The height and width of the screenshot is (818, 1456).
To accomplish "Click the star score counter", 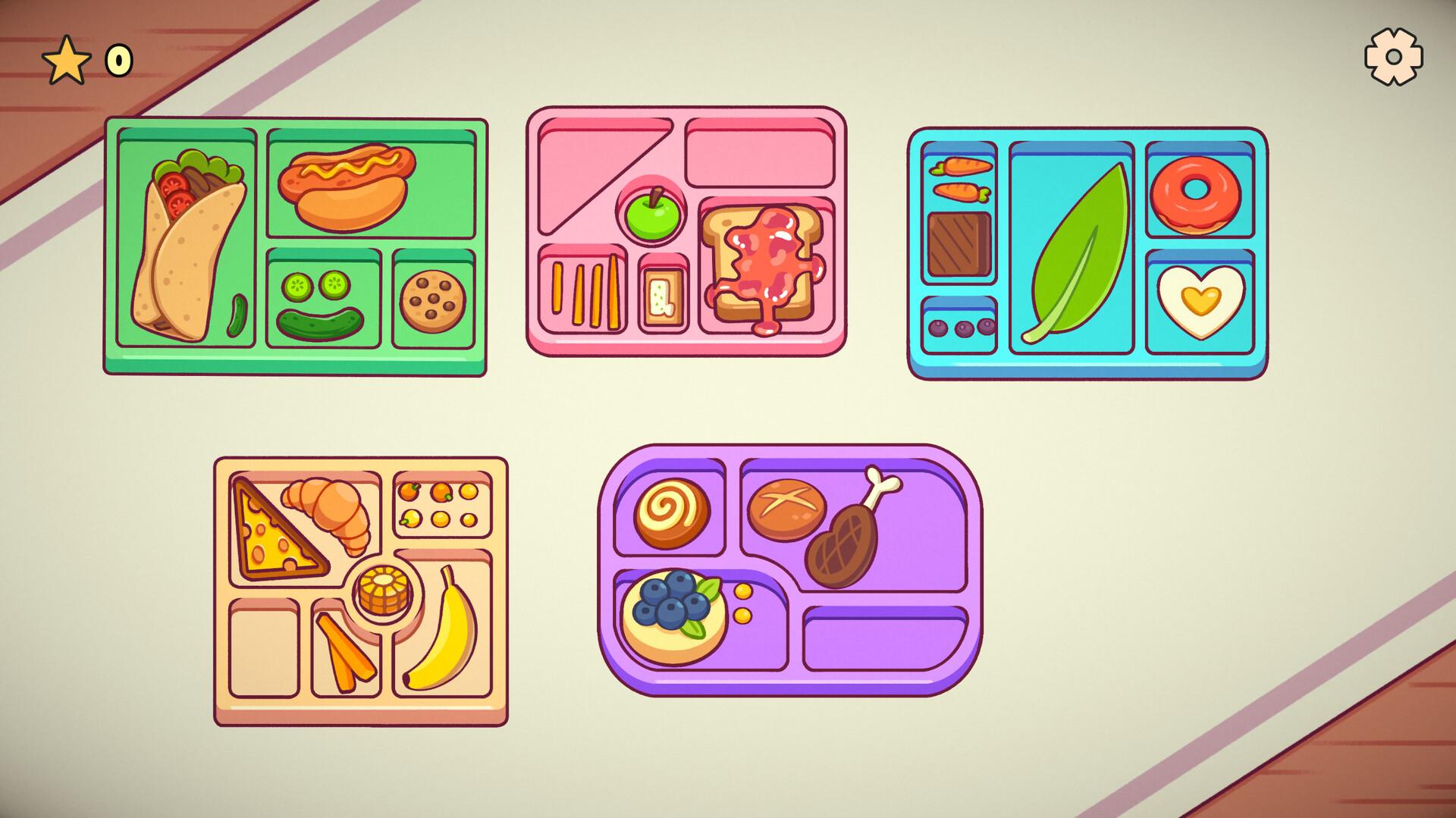I will click(68, 59).
